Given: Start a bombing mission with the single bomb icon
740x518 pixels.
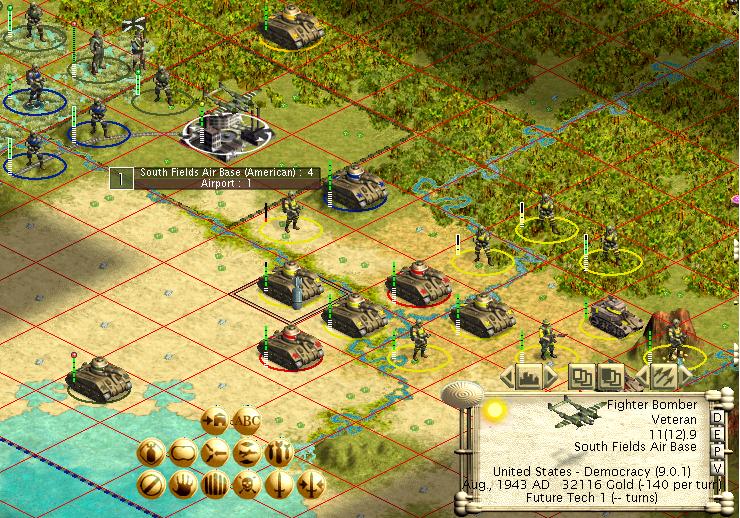Looking at the screenshot, I should [x=150, y=453].
